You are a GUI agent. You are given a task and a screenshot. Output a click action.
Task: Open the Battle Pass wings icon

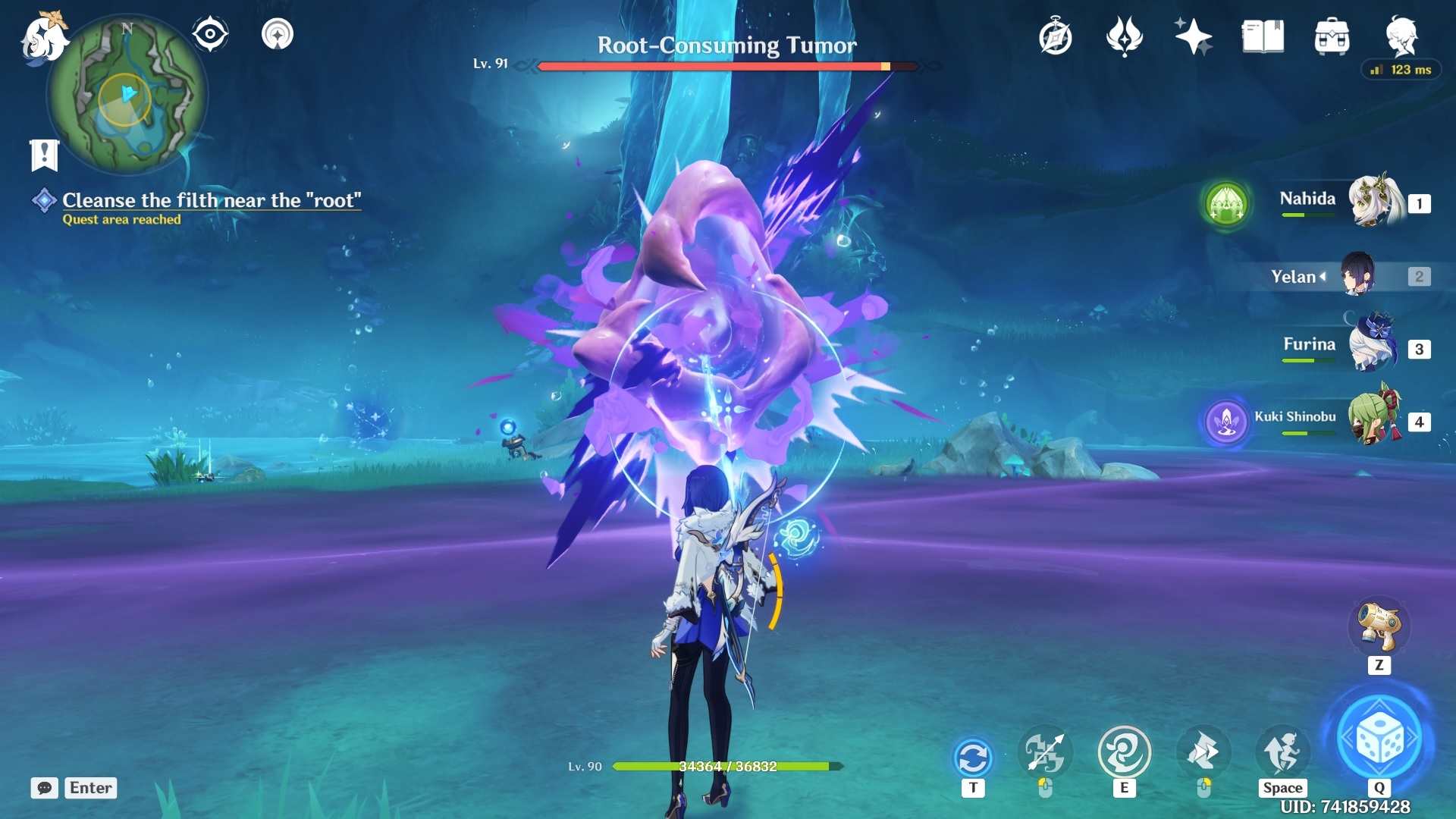point(1124,36)
